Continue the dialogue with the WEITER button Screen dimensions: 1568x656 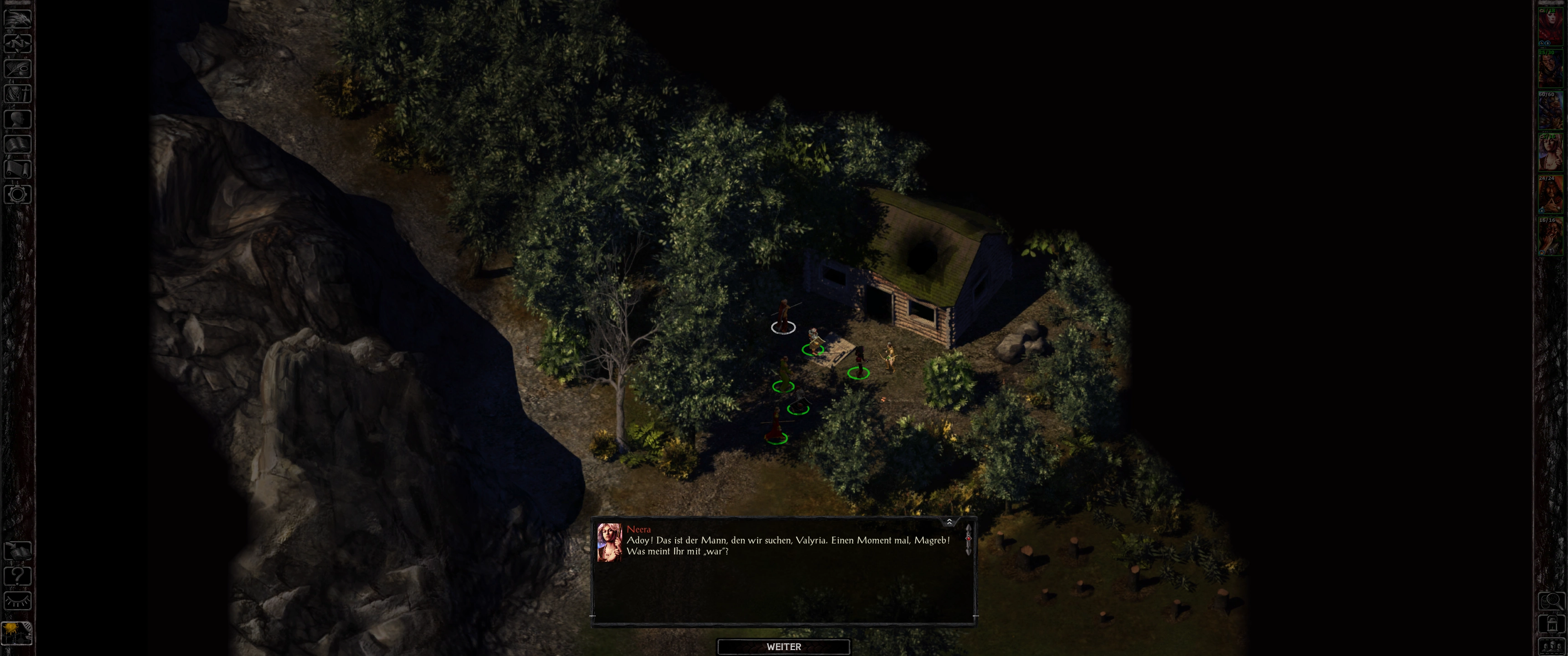(x=784, y=646)
